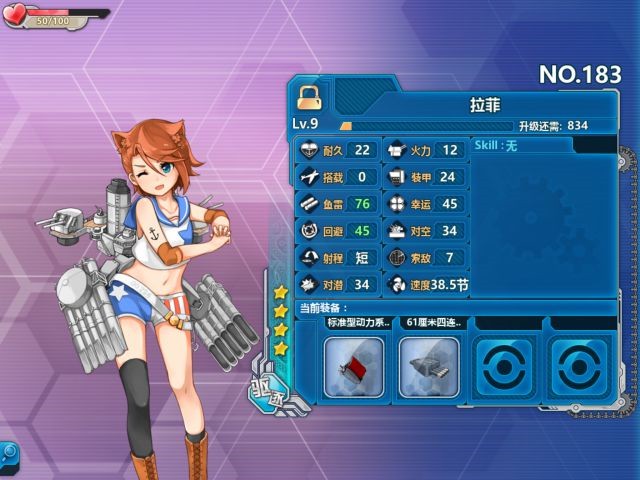Toggle the padlock lock icon
The image size is (640, 480).
point(309,97)
